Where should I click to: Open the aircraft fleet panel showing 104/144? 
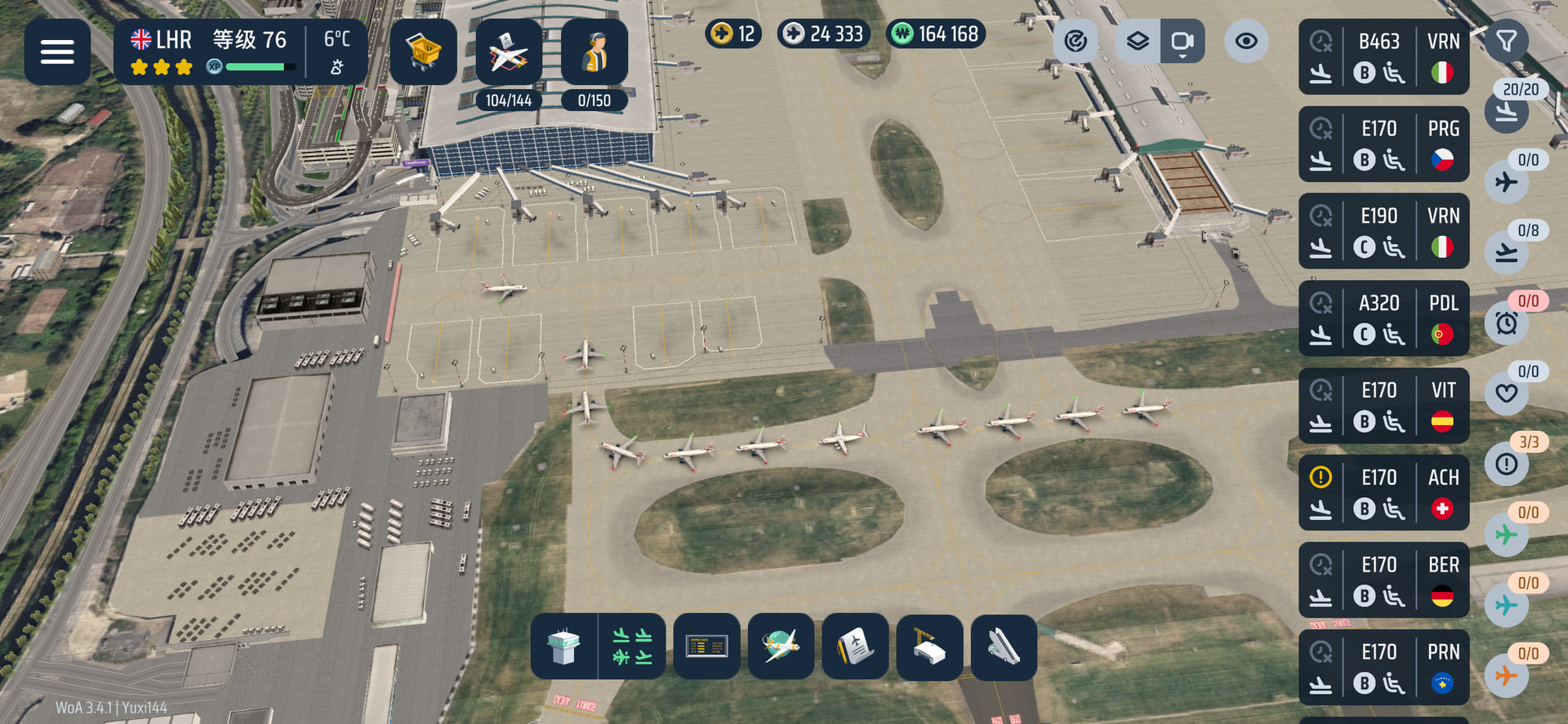pos(509,52)
